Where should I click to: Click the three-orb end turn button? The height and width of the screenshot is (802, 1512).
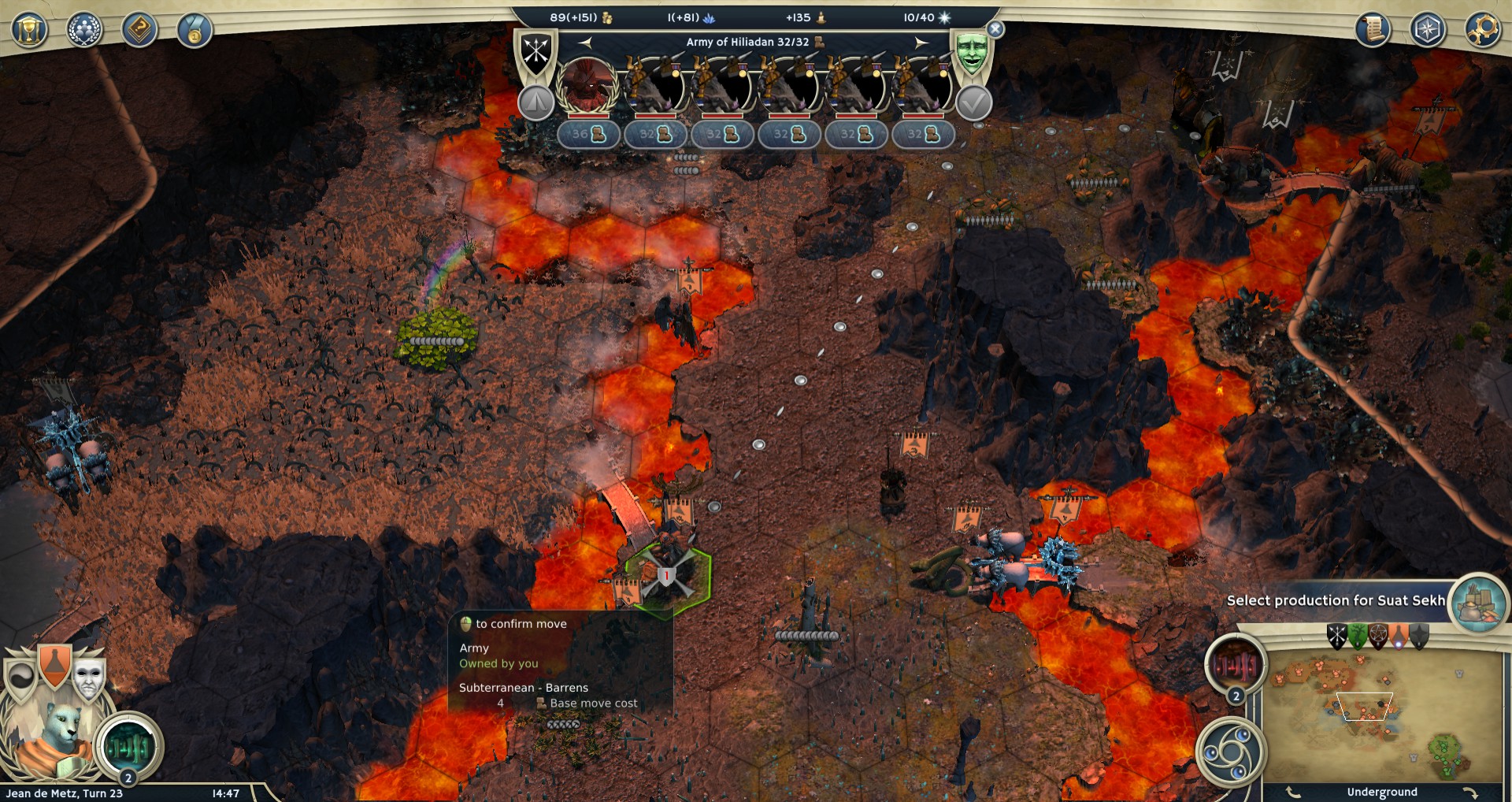click(1230, 752)
